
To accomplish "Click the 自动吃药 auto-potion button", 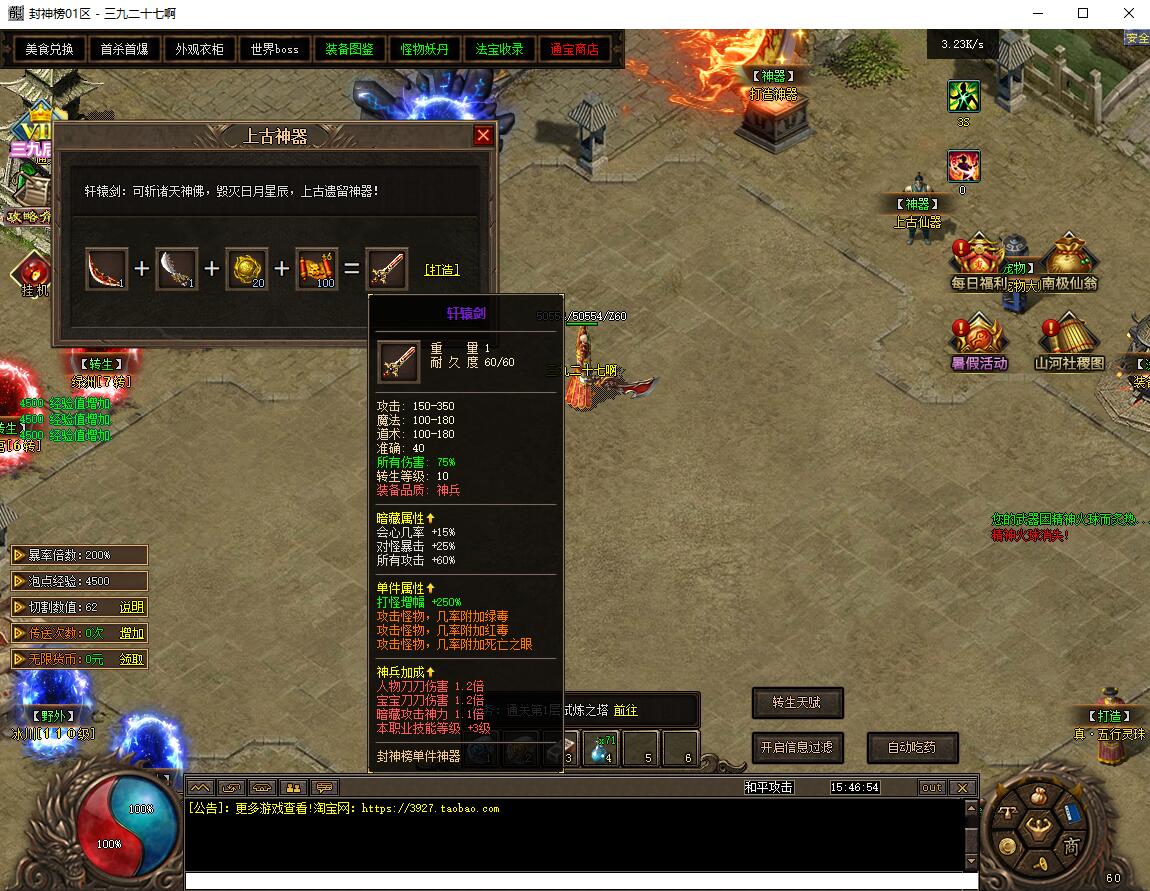I will (910, 747).
